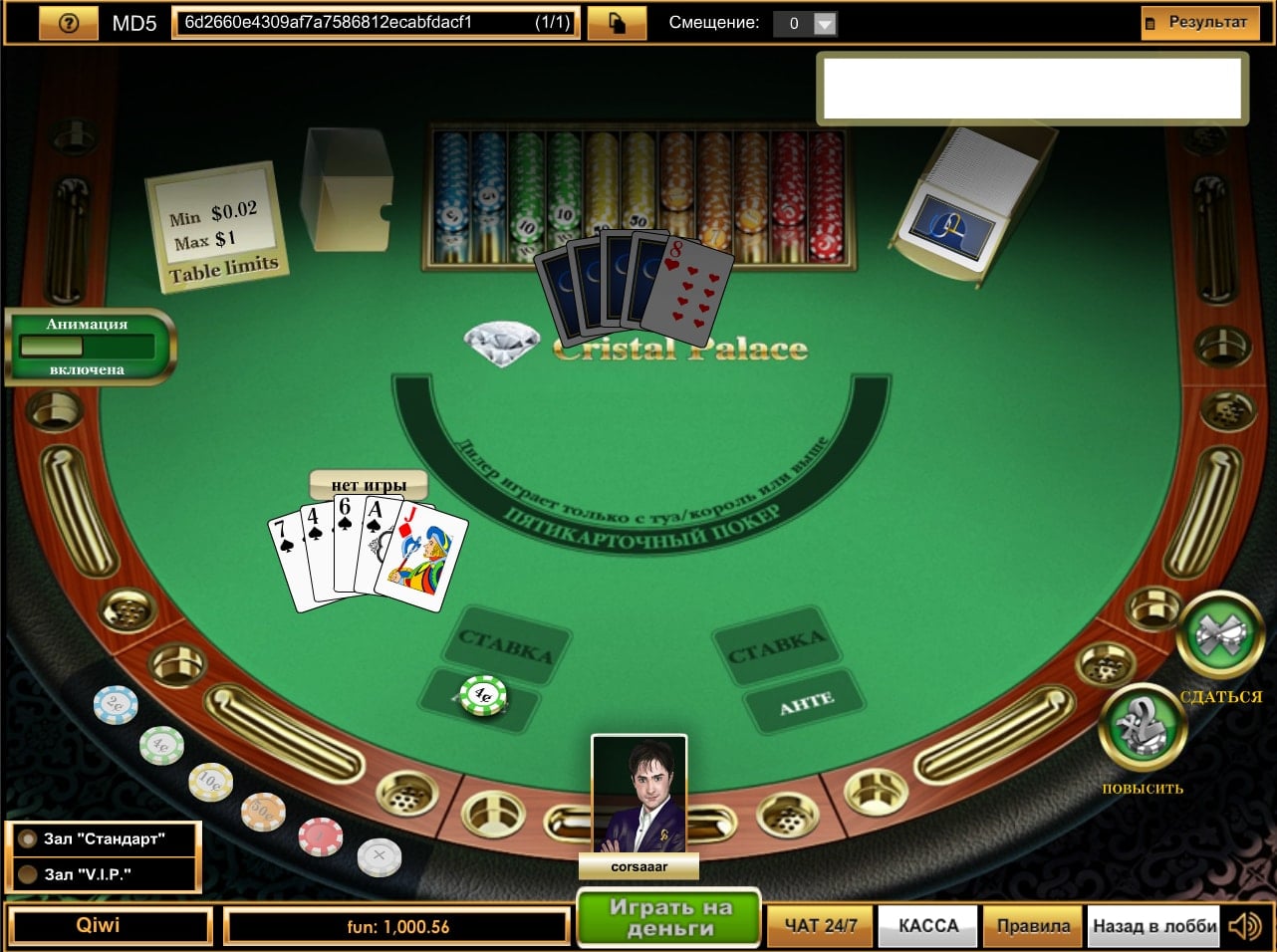Pick the green 4¢ chip from the rail
Image resolution: width=1277 pixels, height=952 pixels.
161,745
